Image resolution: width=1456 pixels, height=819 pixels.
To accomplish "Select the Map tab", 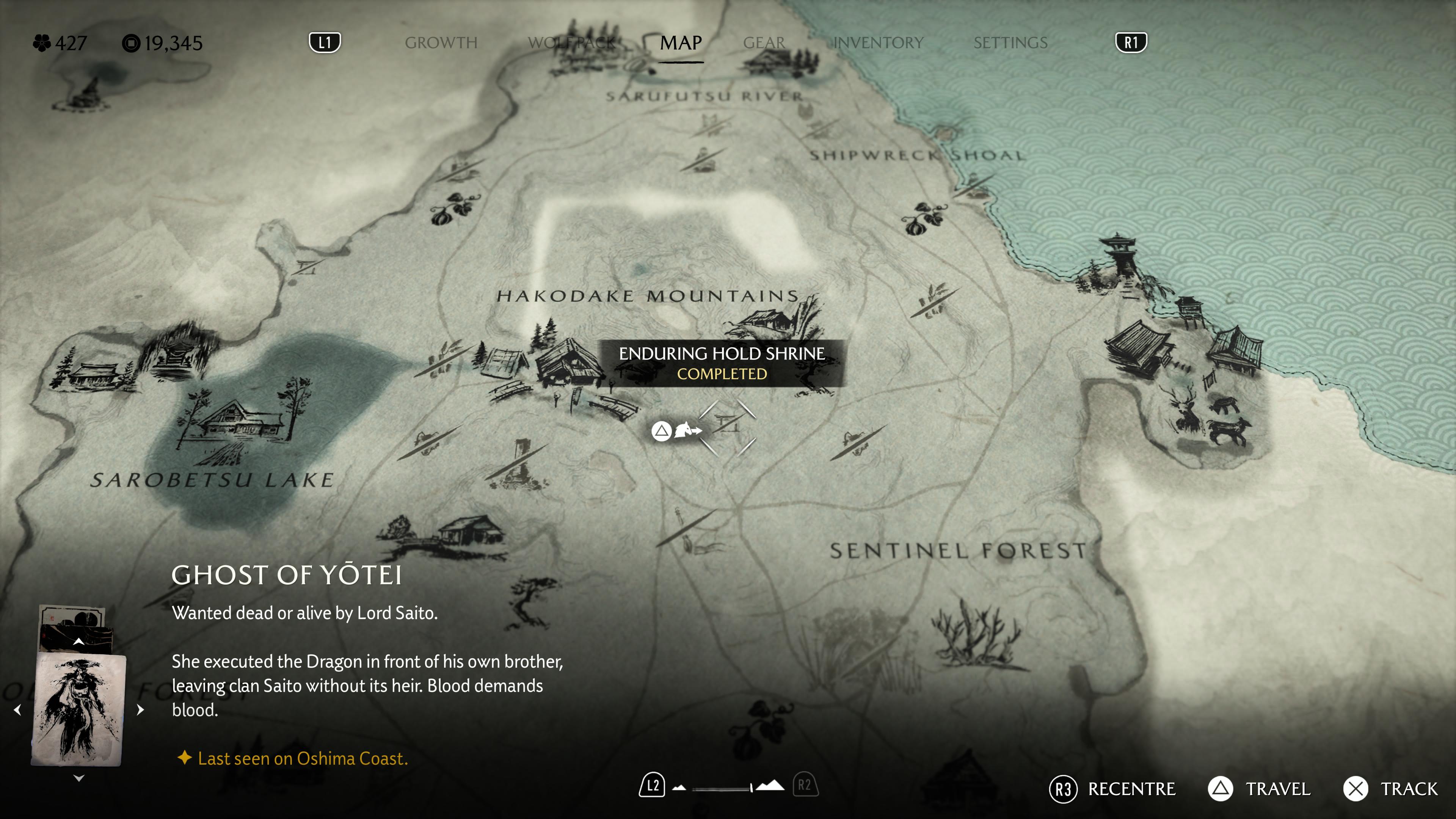I will [681, 43].
